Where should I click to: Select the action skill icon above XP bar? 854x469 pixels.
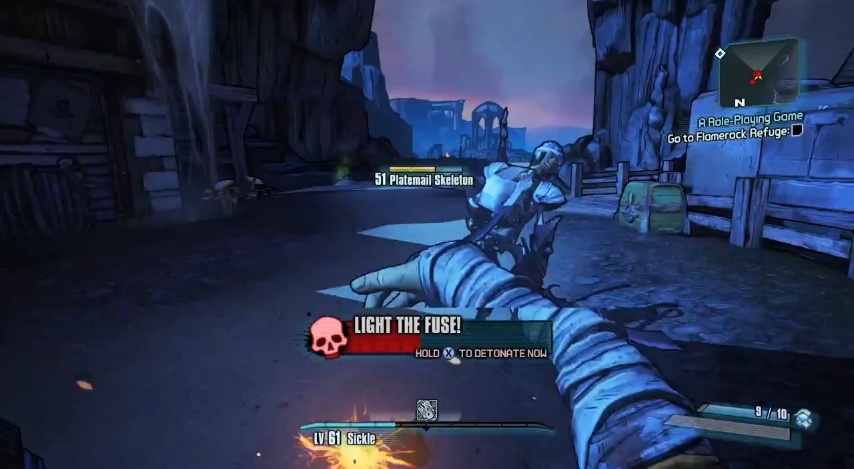click(427, 410)
